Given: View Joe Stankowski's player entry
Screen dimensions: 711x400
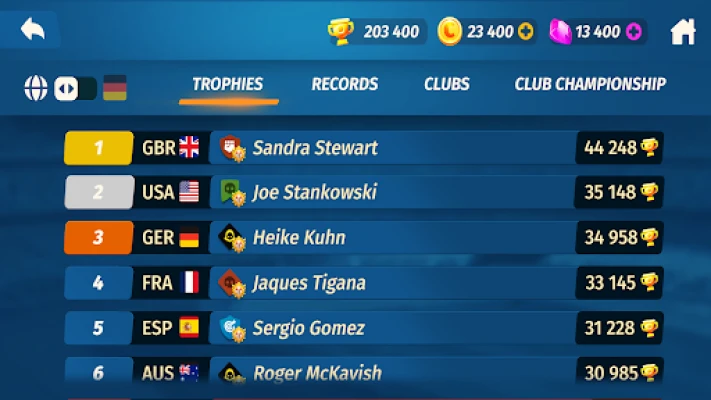Looking at the screenshot, I should (x=363, y=192).
